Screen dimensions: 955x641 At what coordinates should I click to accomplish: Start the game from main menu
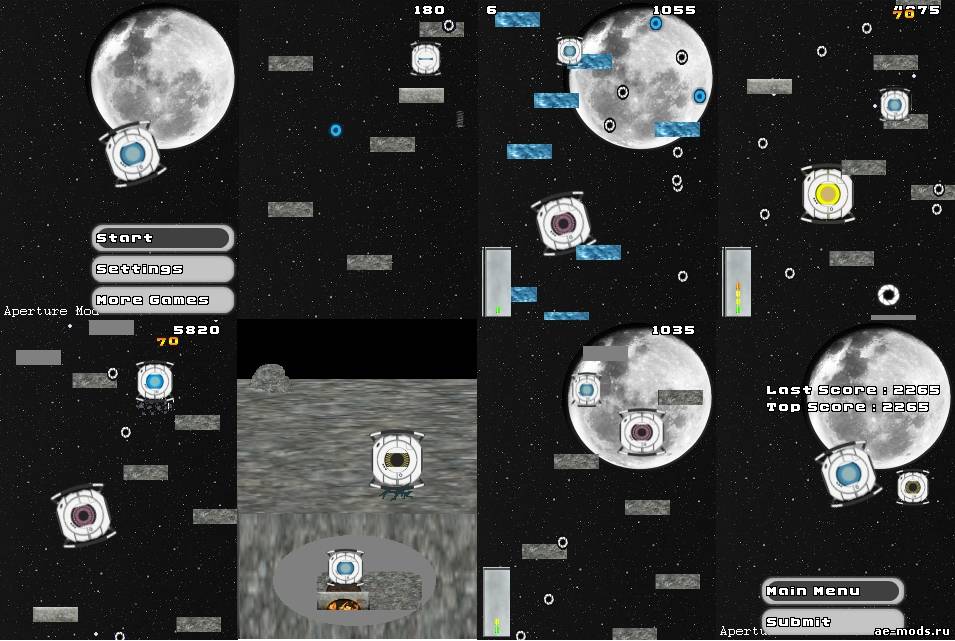click(x=163, y=238)
